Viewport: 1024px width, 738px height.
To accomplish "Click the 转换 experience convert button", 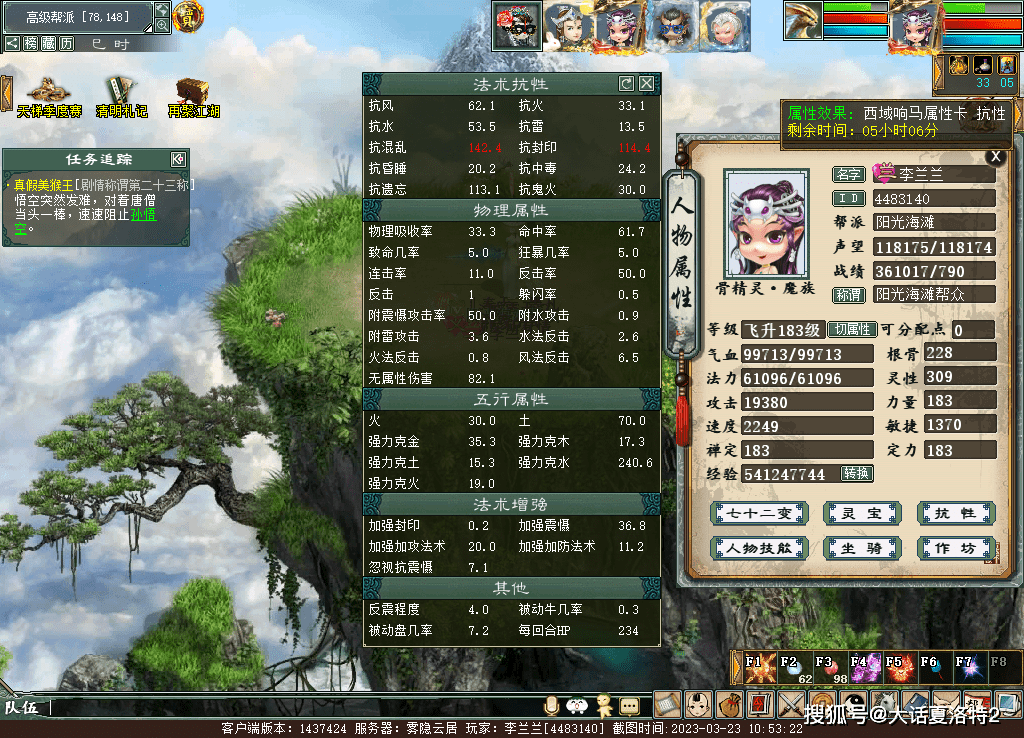I will 856,473.
